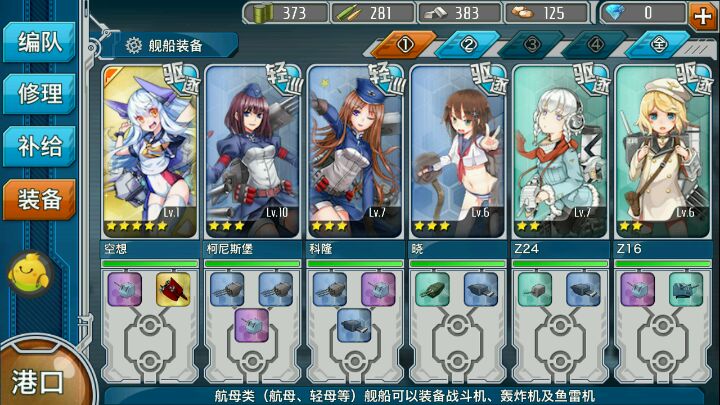Add diamonds with the plus button
This screenshot has height=405, width=720.
point(701,14)
